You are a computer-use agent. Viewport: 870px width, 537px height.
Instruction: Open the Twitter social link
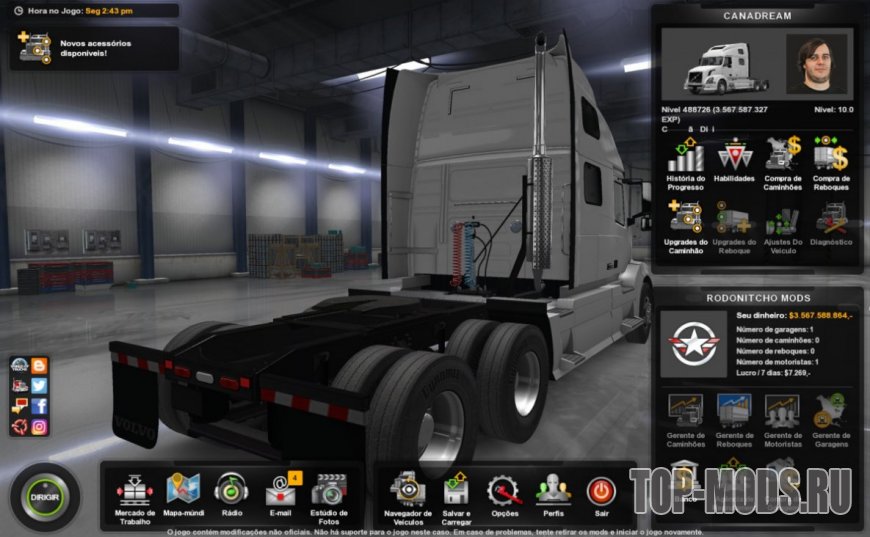click(39, 386)
